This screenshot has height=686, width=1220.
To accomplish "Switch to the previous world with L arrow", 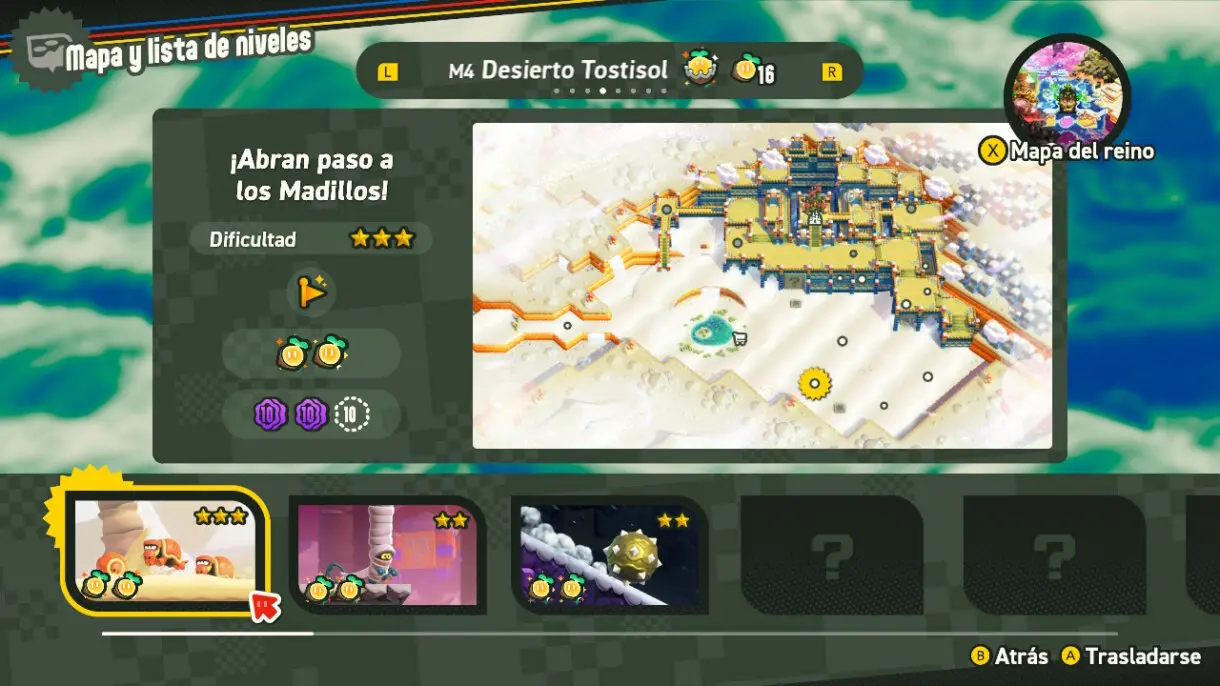I will pyautogui.click(x=387, y=72).
